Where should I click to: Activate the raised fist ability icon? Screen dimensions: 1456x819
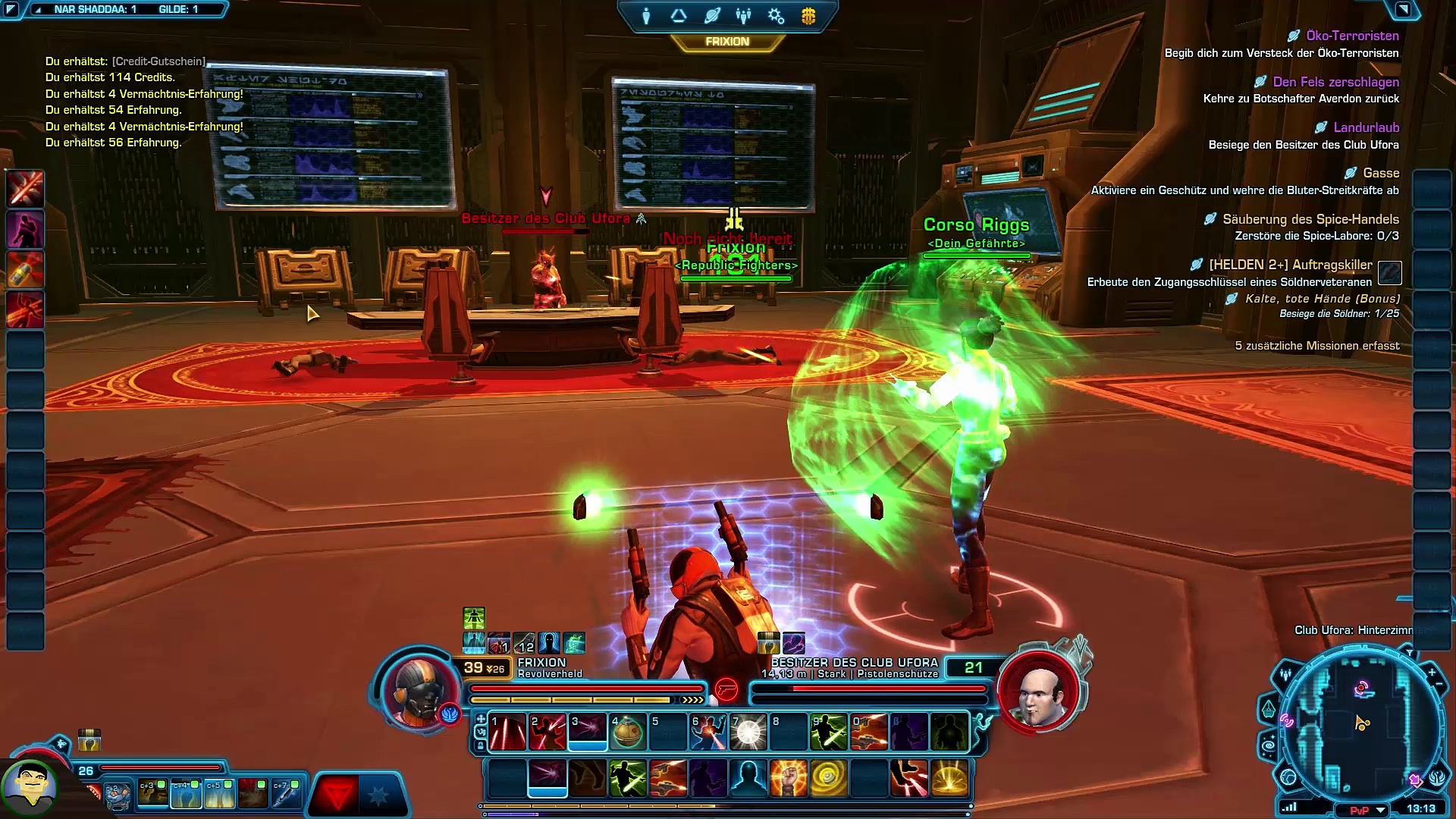coord(788,778)
